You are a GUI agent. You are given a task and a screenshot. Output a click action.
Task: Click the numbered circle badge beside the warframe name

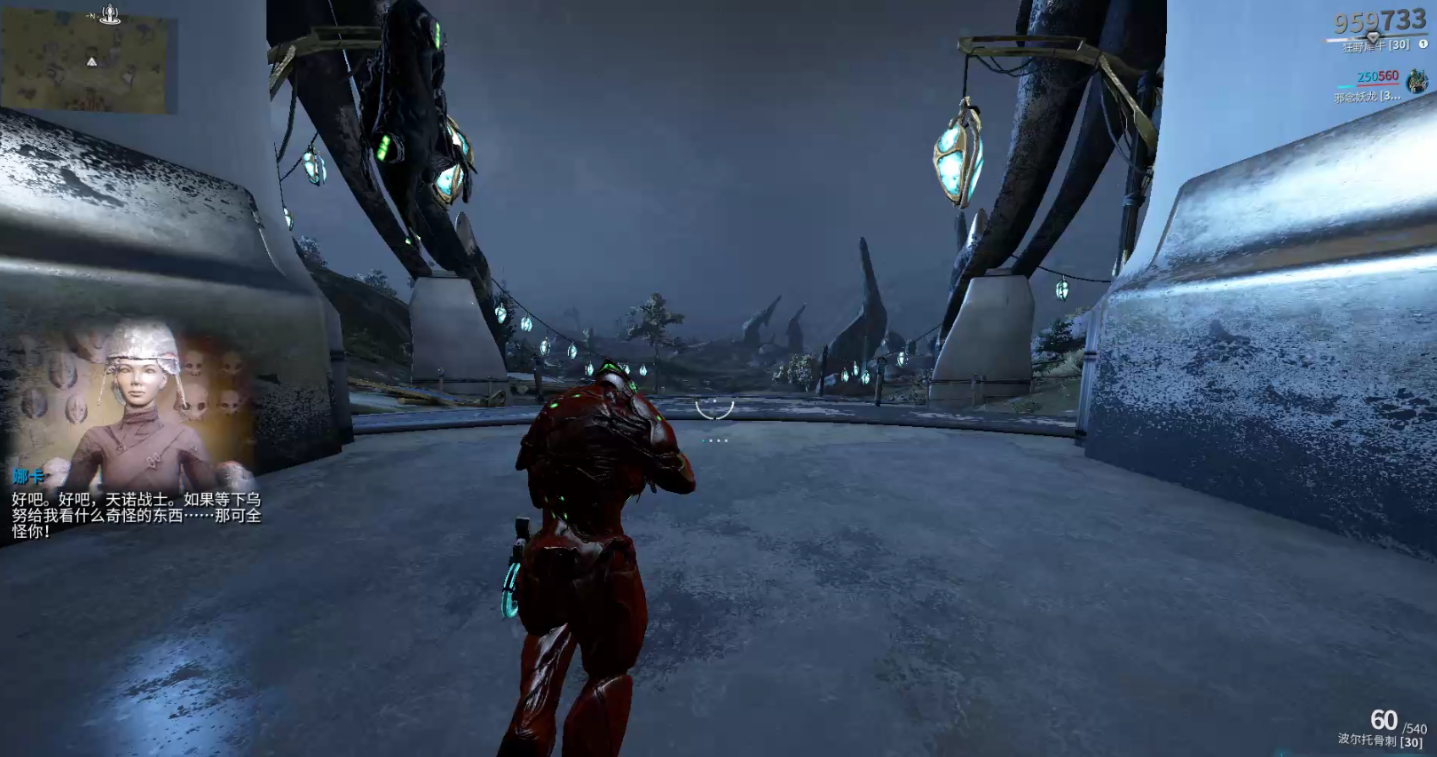tap(1423, 45)
